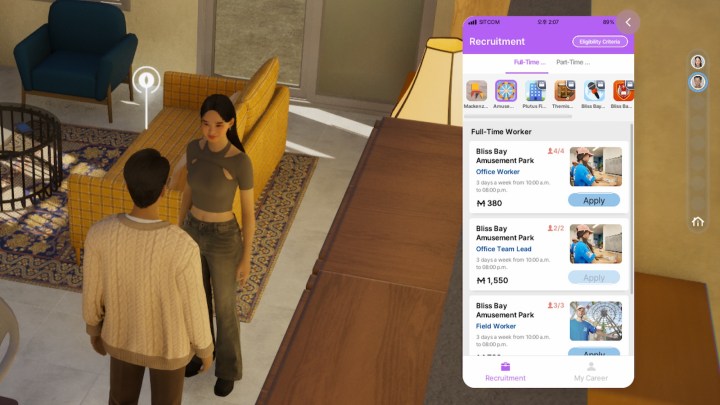The width and height of the screenshot is (720, 405).
Task: View the Office Worker job photo
Action: pyautogui.click(x=596, y=167)
